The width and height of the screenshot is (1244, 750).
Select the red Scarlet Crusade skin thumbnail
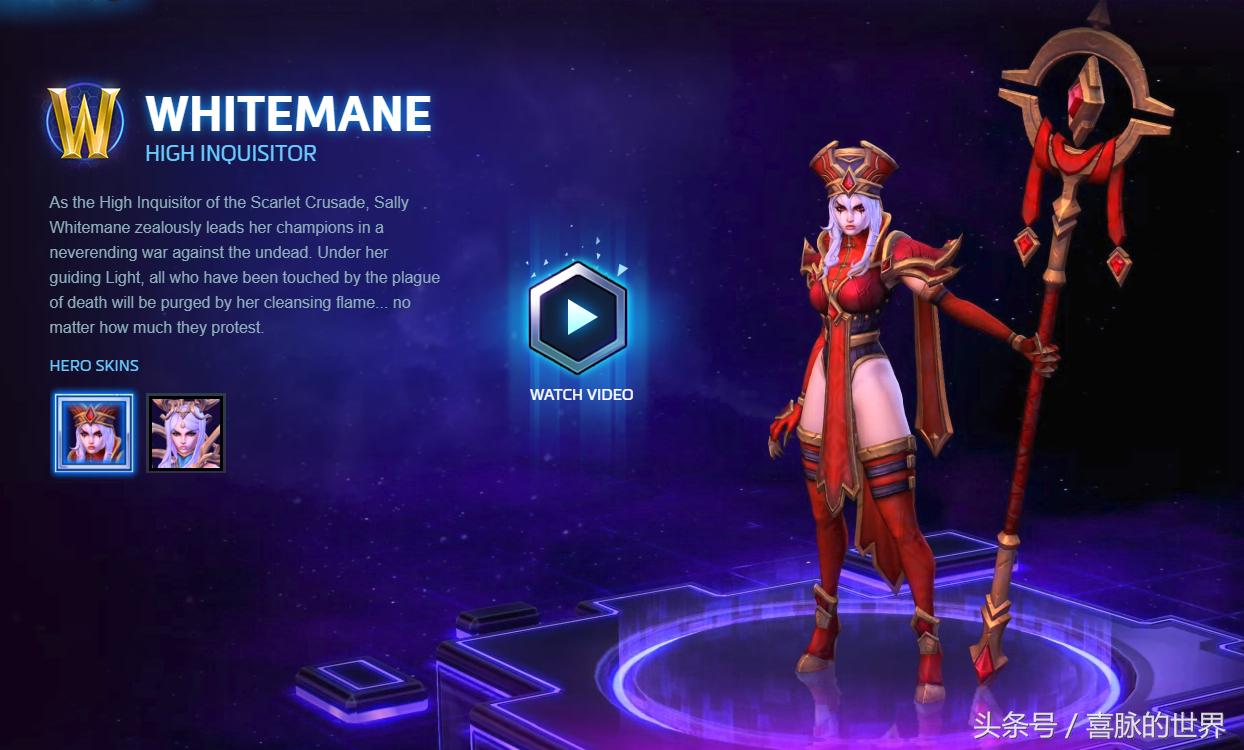click(94, 432)
